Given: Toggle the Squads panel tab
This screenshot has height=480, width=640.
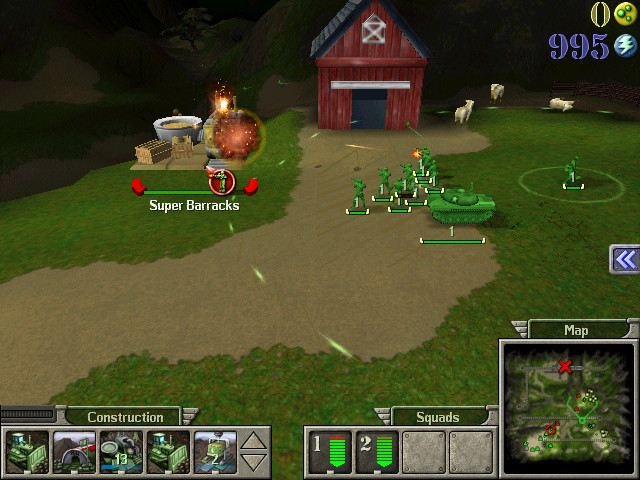Looking at the screenshot, I should click(437, 417).
